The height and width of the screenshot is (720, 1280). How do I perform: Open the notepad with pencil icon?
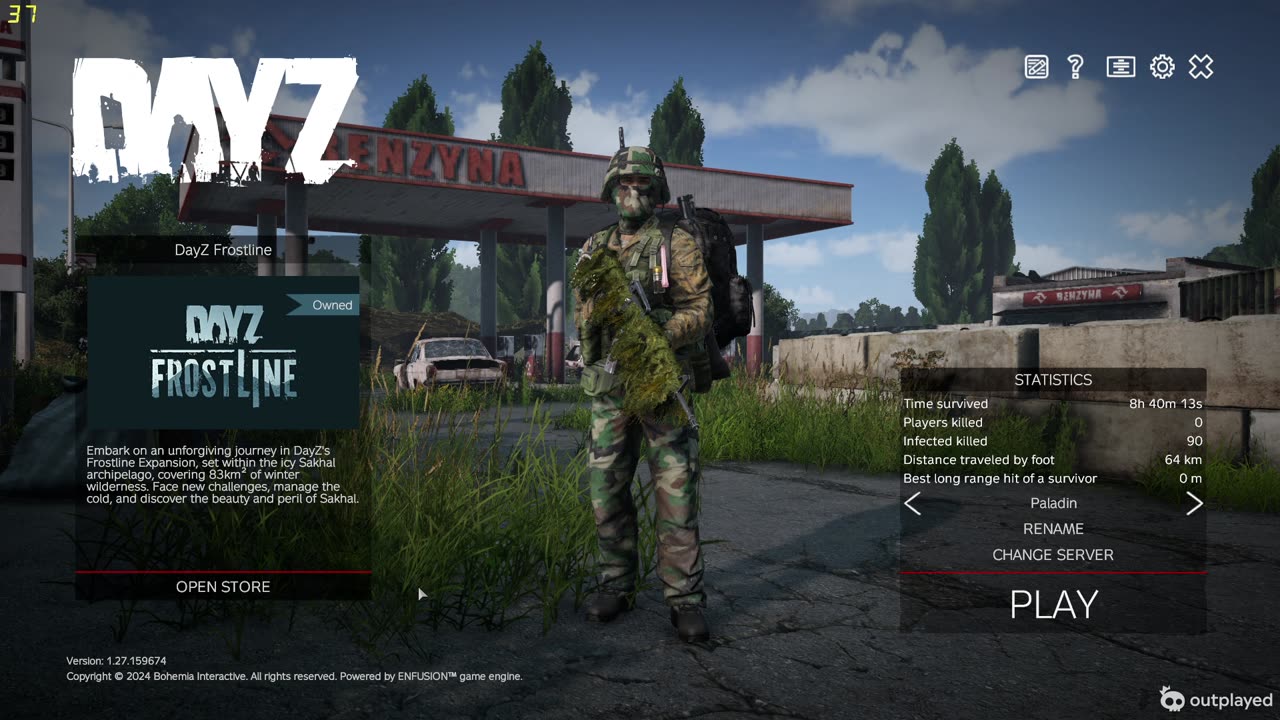1036,67
